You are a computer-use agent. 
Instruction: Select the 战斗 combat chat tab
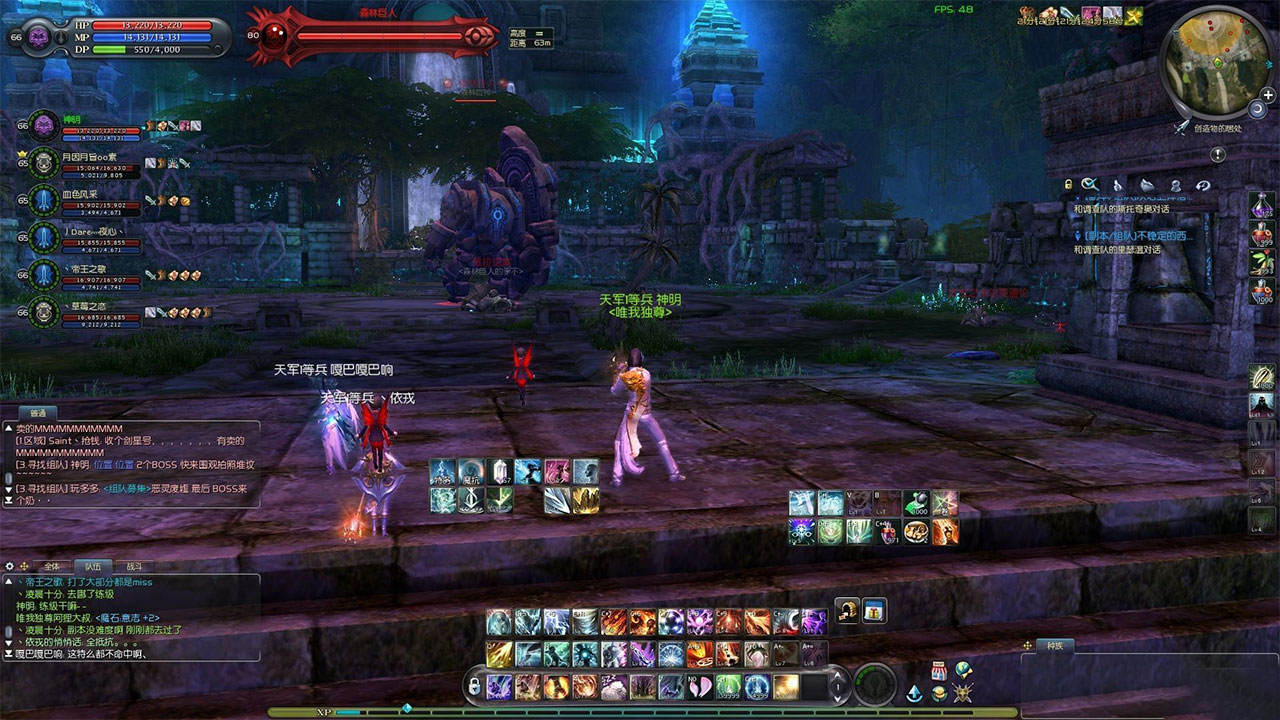point(134,566)
